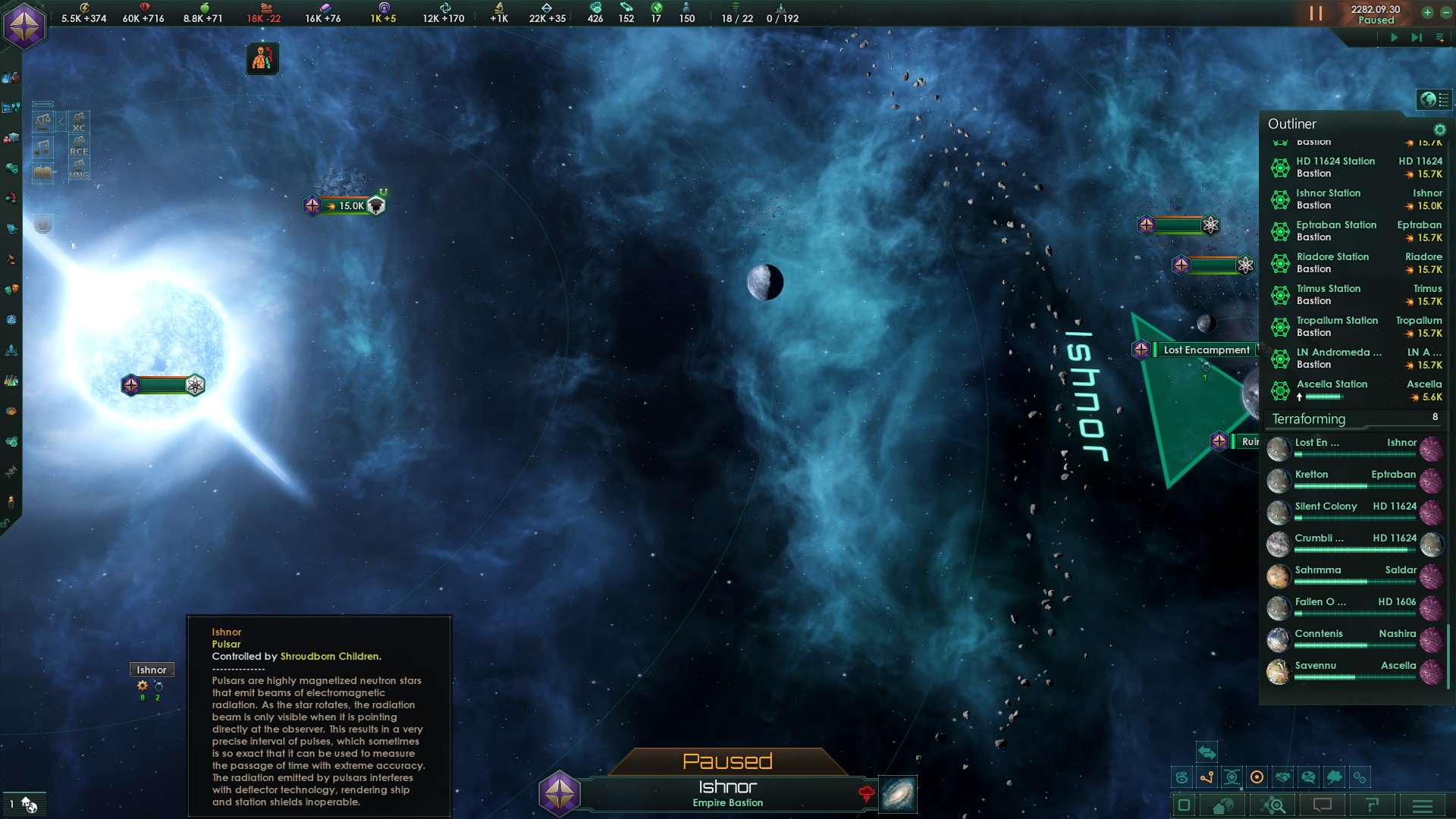This screenshot has width=1456, height=819.
Task: Open the XC scales mod button
Action: (x=79, y=122)
